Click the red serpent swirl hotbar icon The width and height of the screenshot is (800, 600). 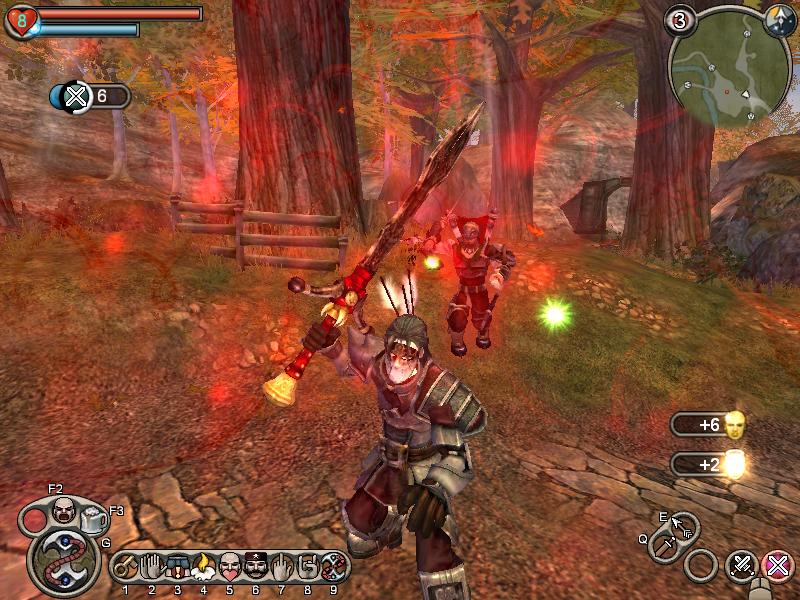[334, 568]
